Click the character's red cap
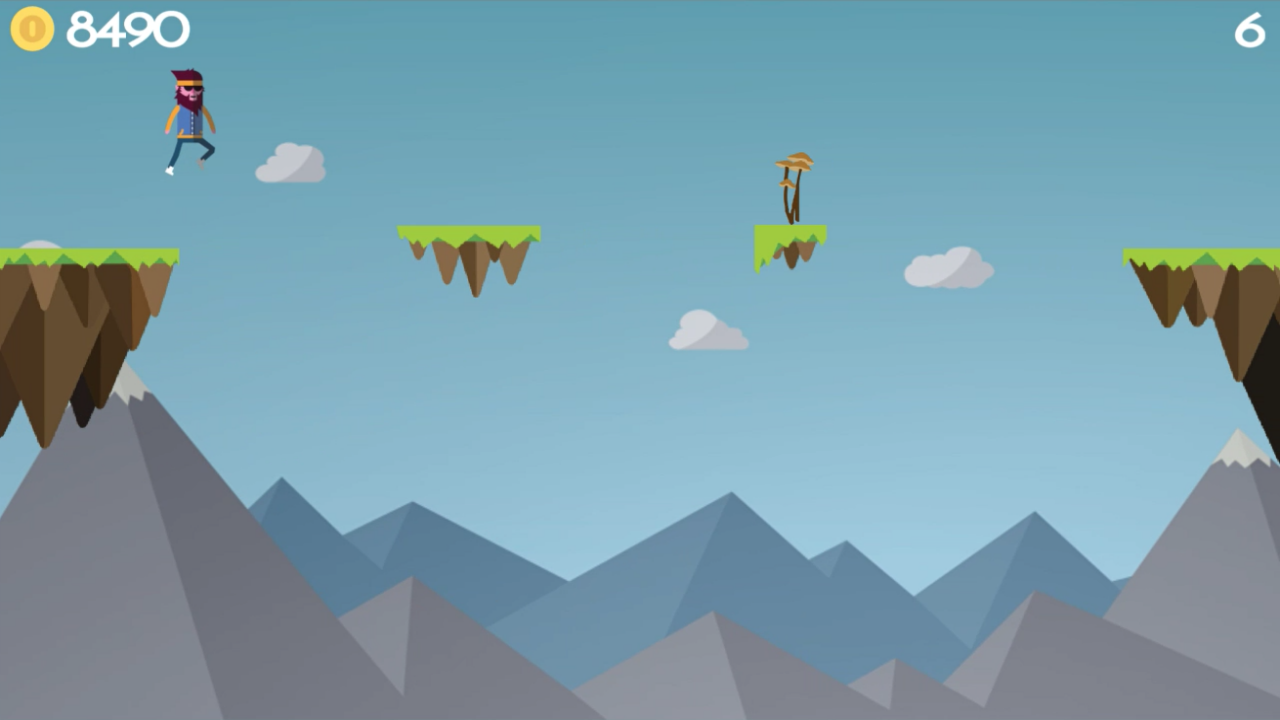The width and height of the screenshot is (1280, 720). pos(186,75)
